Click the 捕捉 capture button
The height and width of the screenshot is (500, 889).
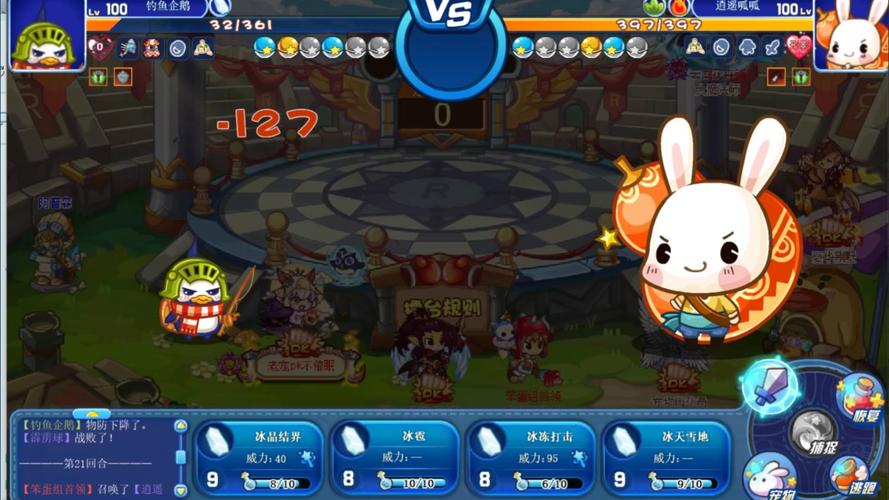[x=814, y=435]
